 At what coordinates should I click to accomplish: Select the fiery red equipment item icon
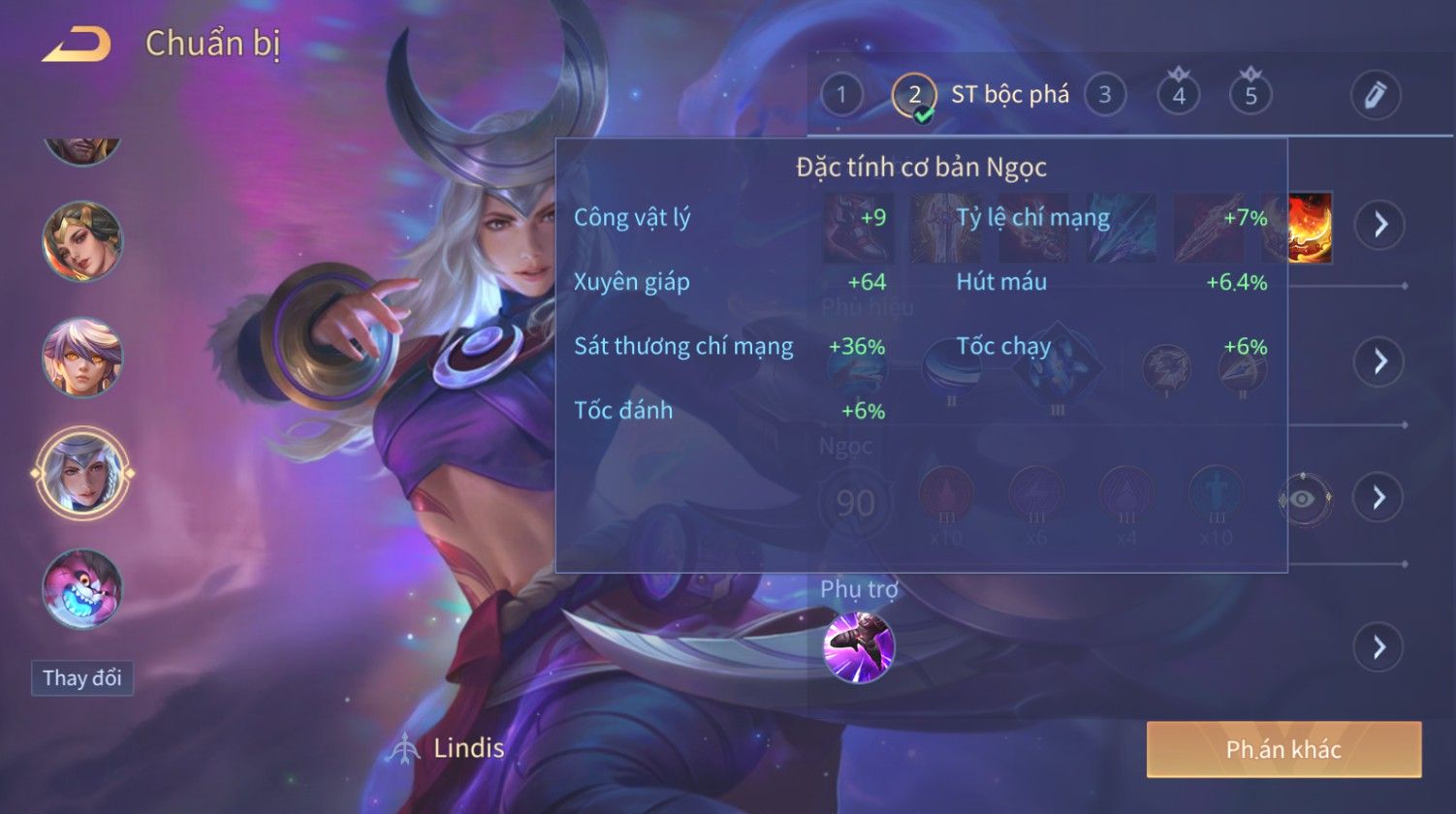tap(1310, 228)
